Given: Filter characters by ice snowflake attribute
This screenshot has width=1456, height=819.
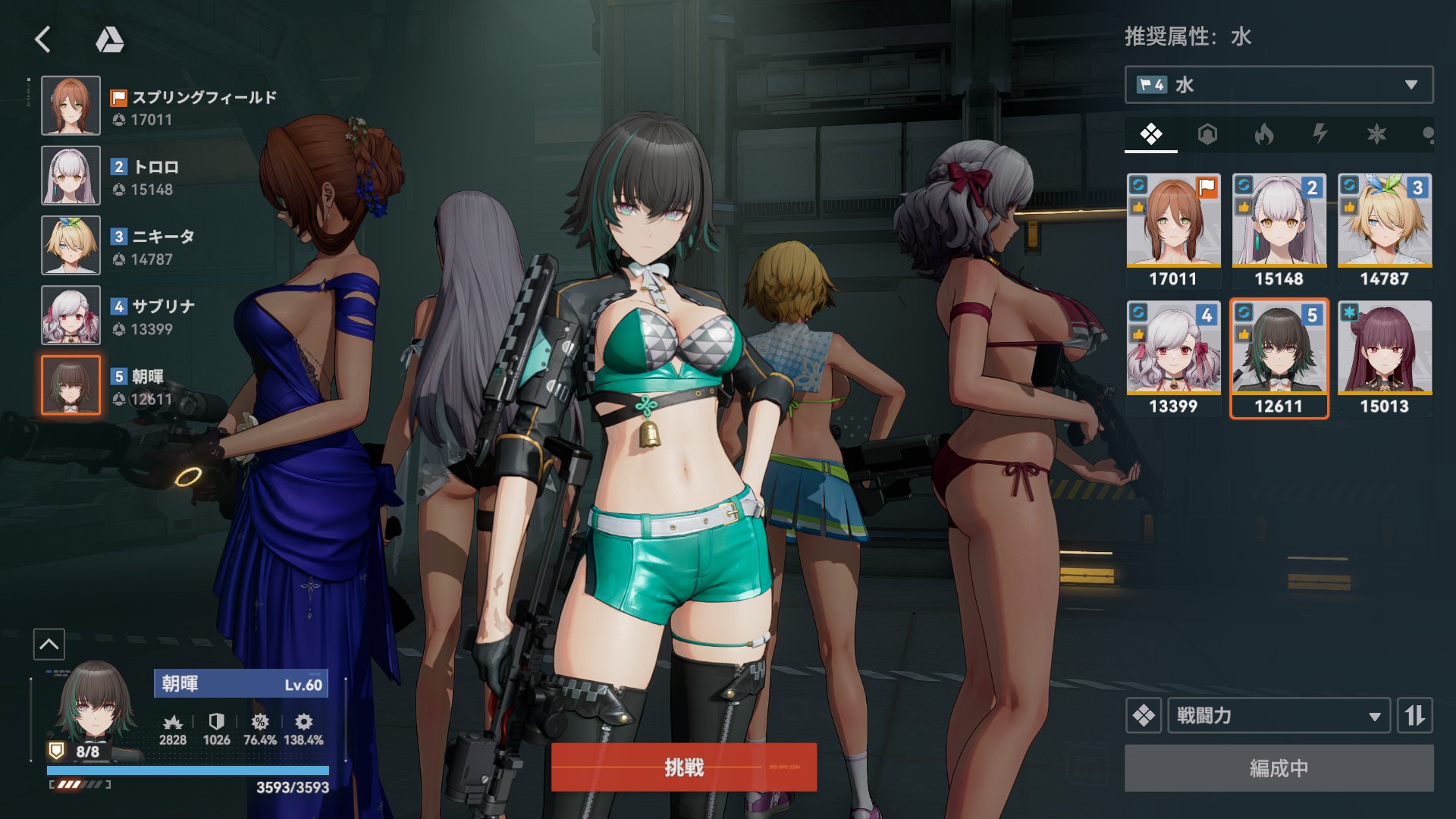Looking at the screenshot, I should coord(1376,135).
